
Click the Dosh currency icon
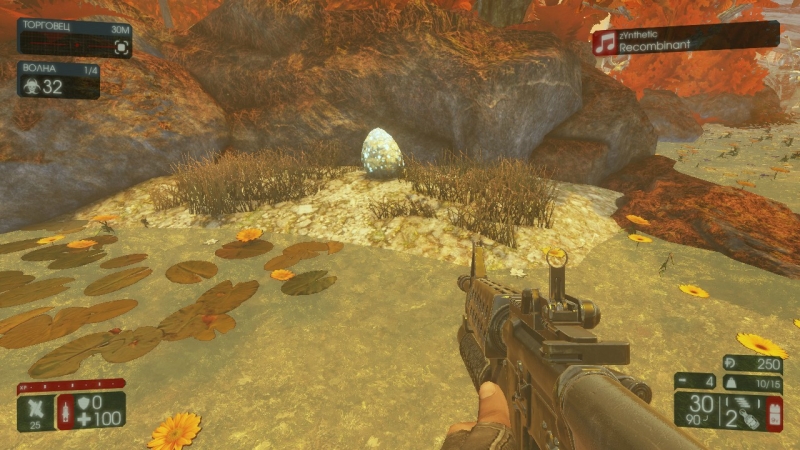tap(731, 363)
